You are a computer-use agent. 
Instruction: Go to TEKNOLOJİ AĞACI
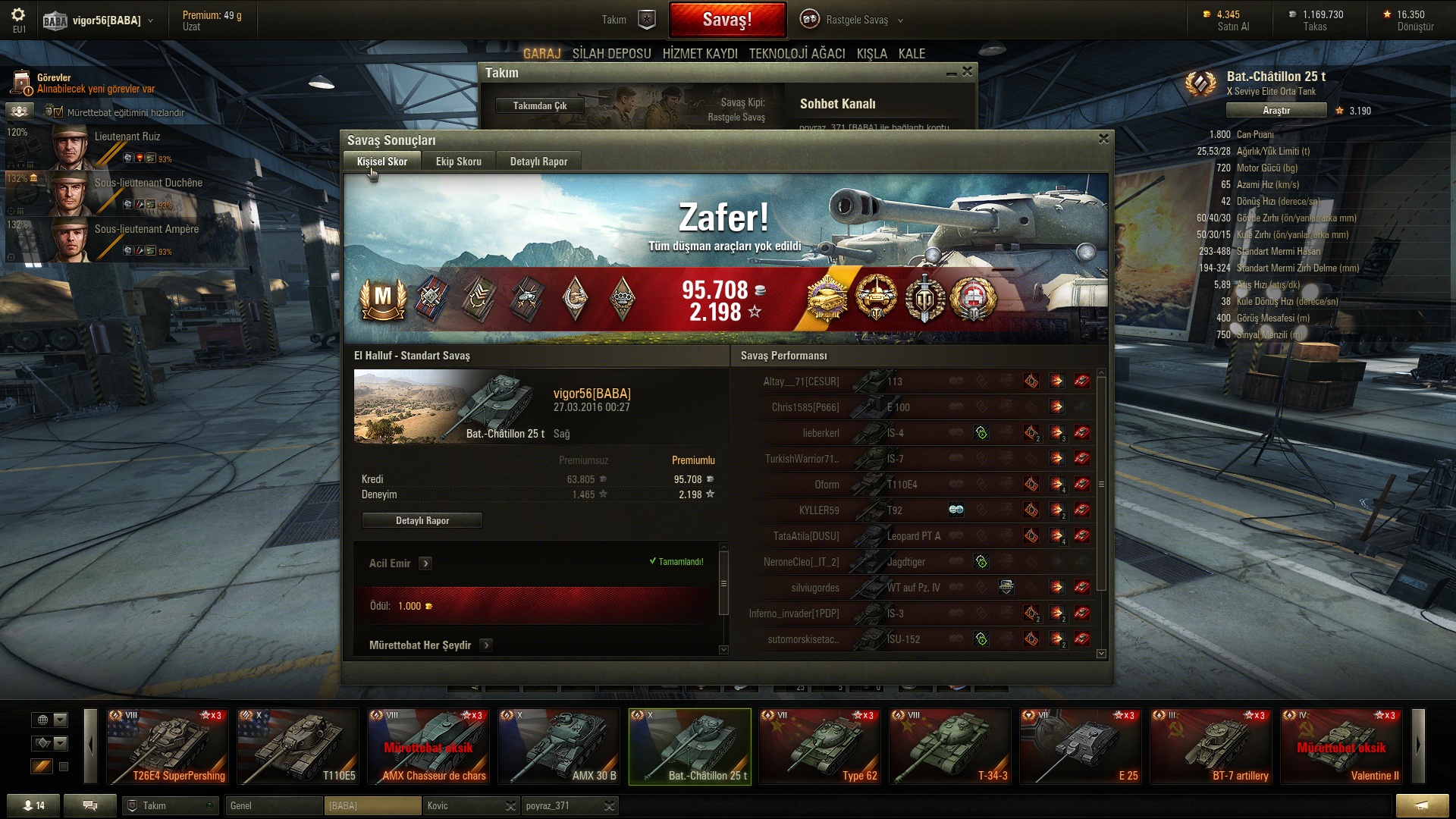(796, 54)
